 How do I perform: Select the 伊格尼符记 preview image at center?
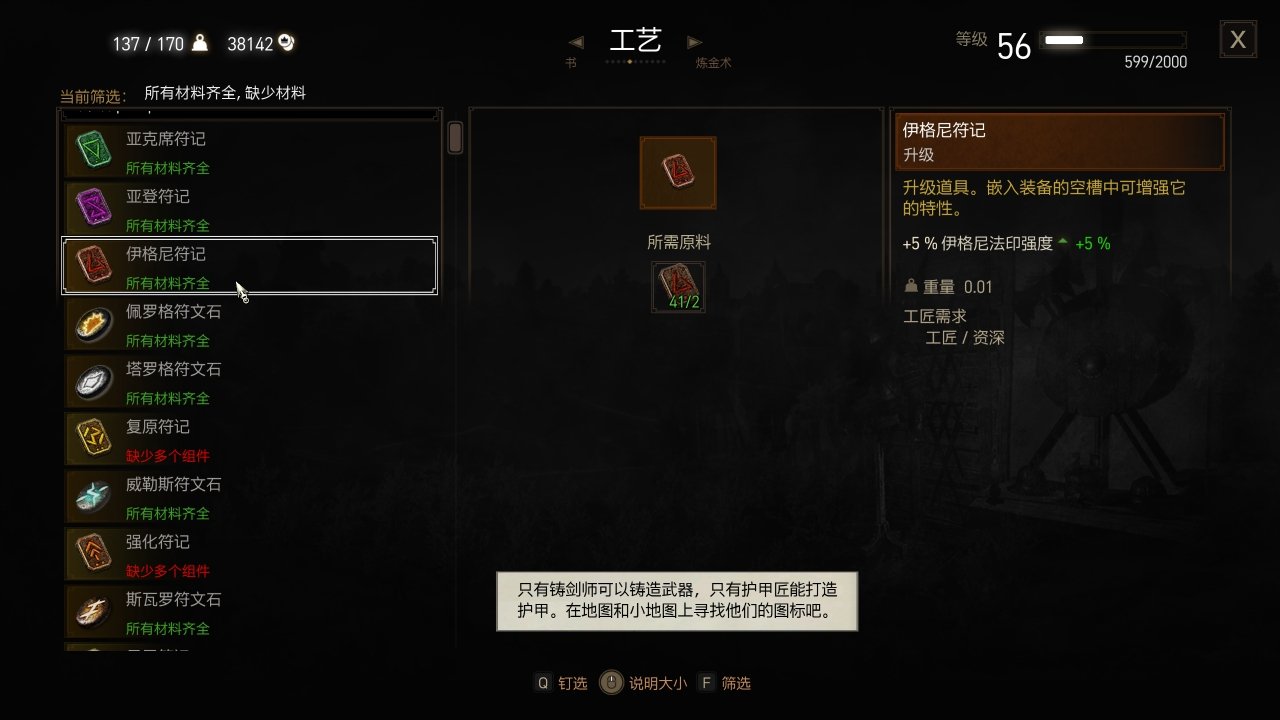[678, 172]
